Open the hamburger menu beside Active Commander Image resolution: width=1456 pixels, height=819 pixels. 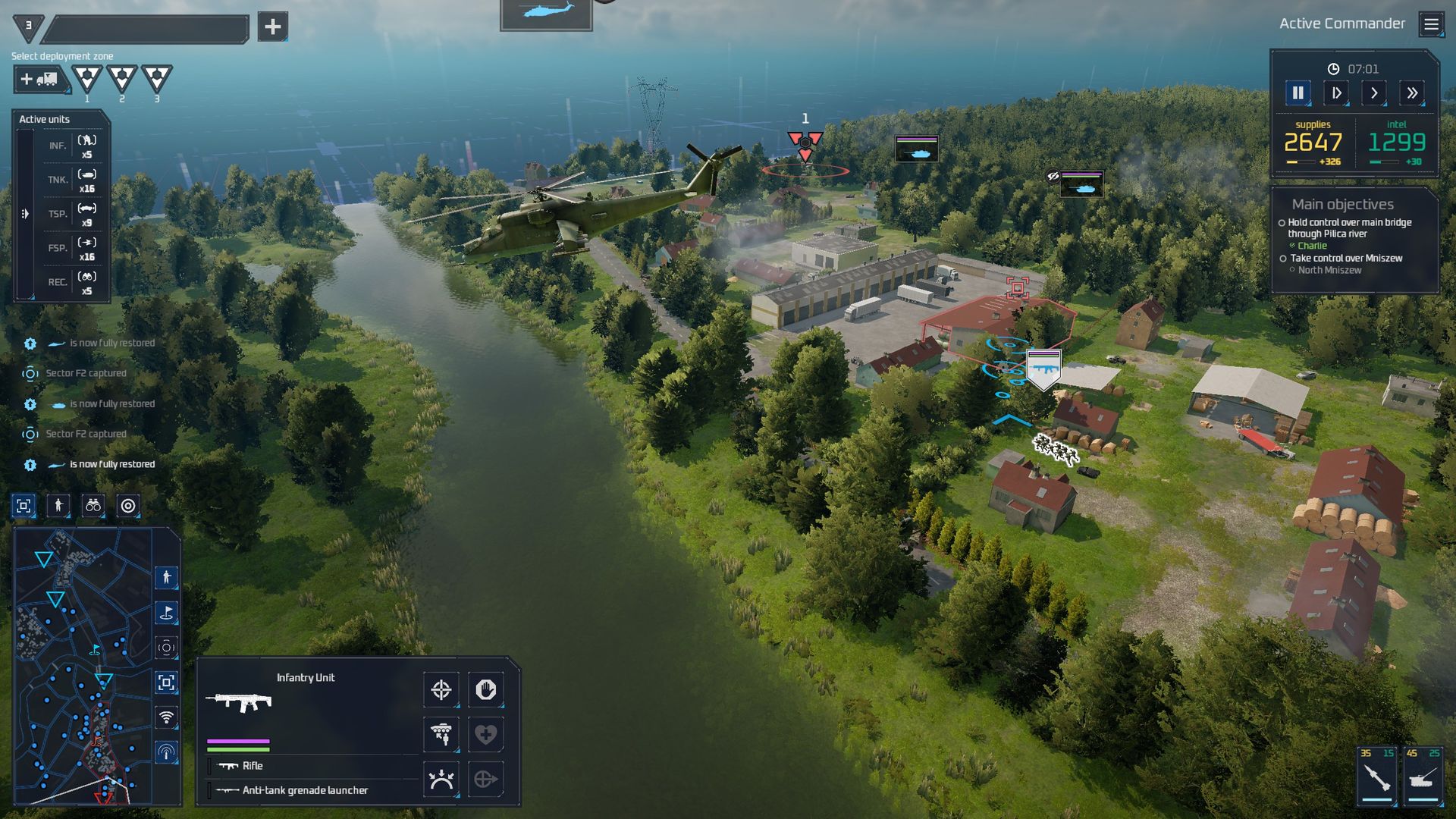click(x=1431, y=24)
